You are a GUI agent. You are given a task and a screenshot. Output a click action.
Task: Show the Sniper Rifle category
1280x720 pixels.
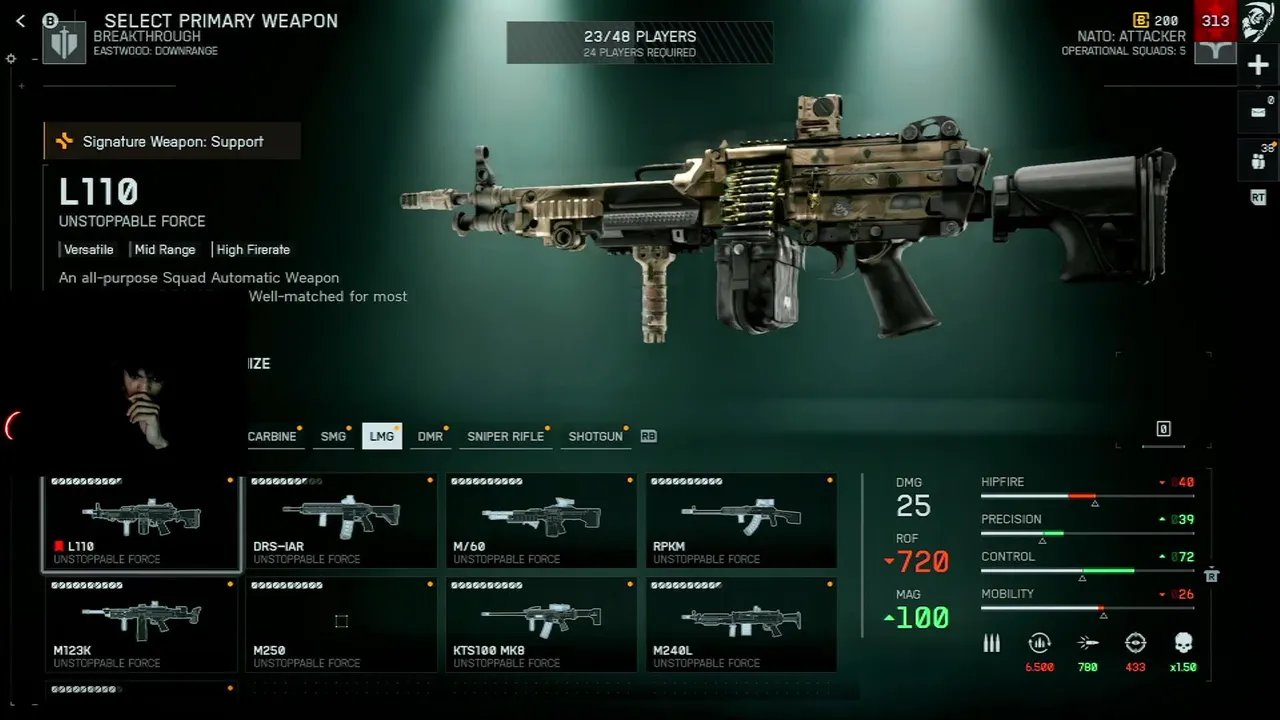pos(506,436)
